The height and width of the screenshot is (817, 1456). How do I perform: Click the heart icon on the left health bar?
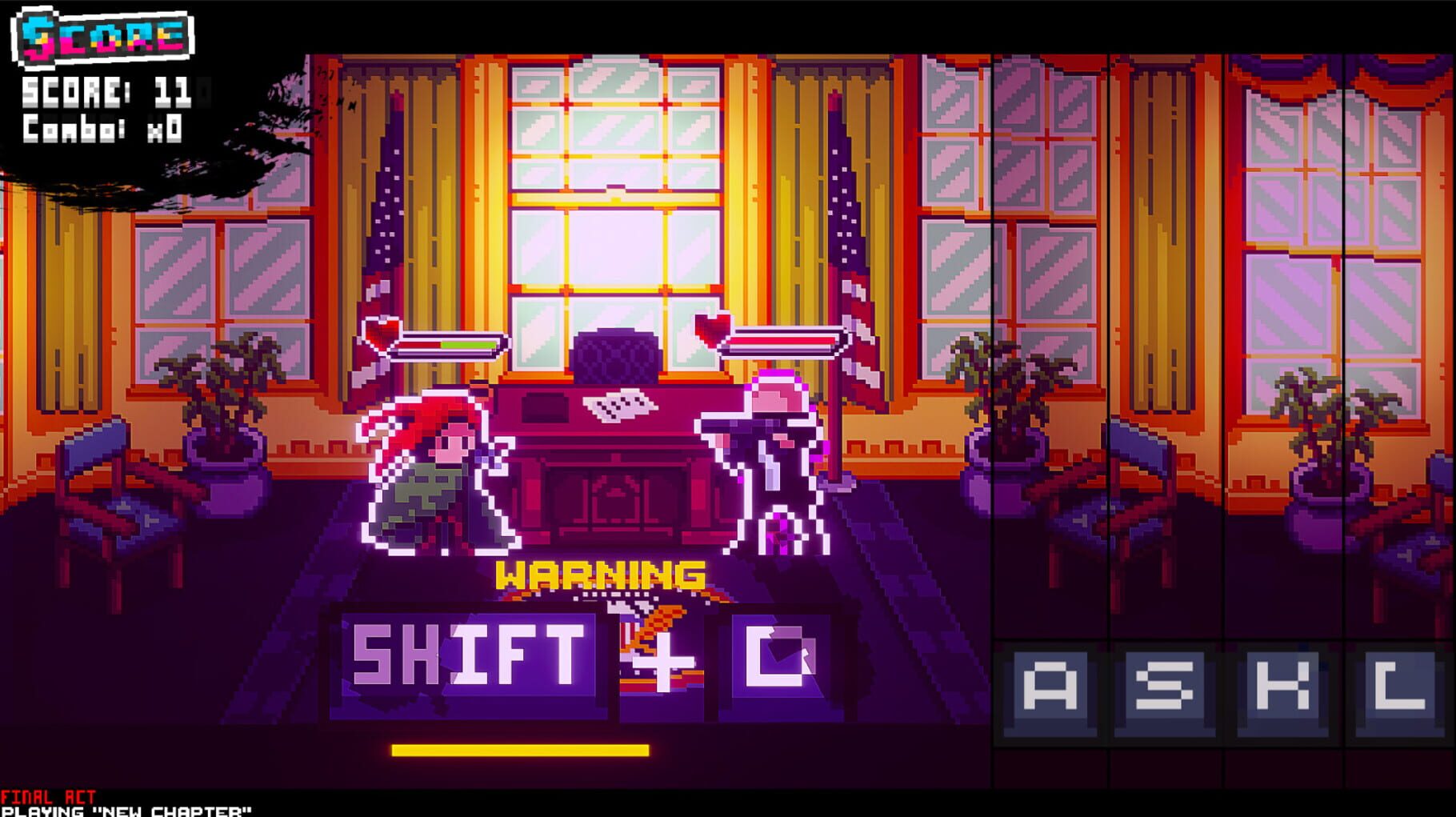(382, 337)
